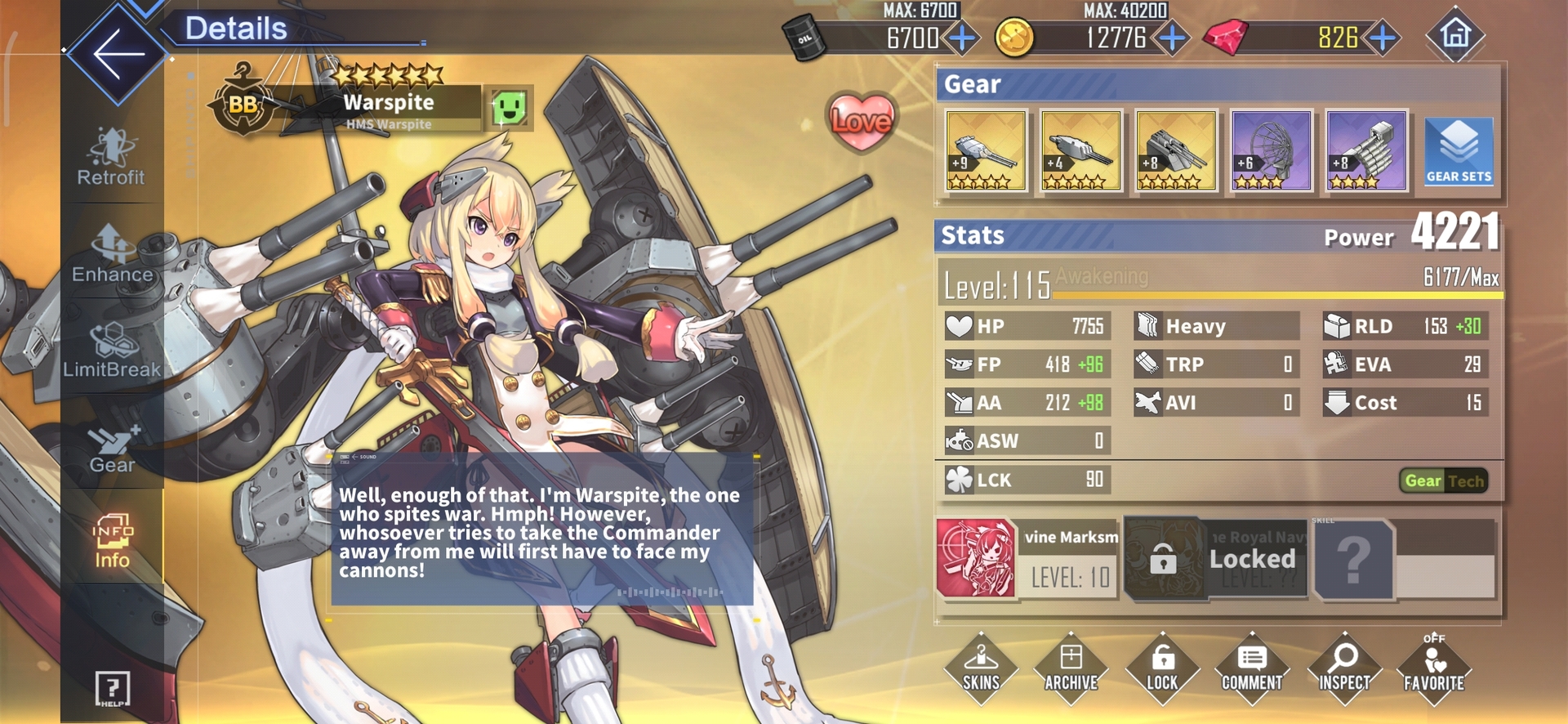Tap the Love affinity heart

pos(861,121)
